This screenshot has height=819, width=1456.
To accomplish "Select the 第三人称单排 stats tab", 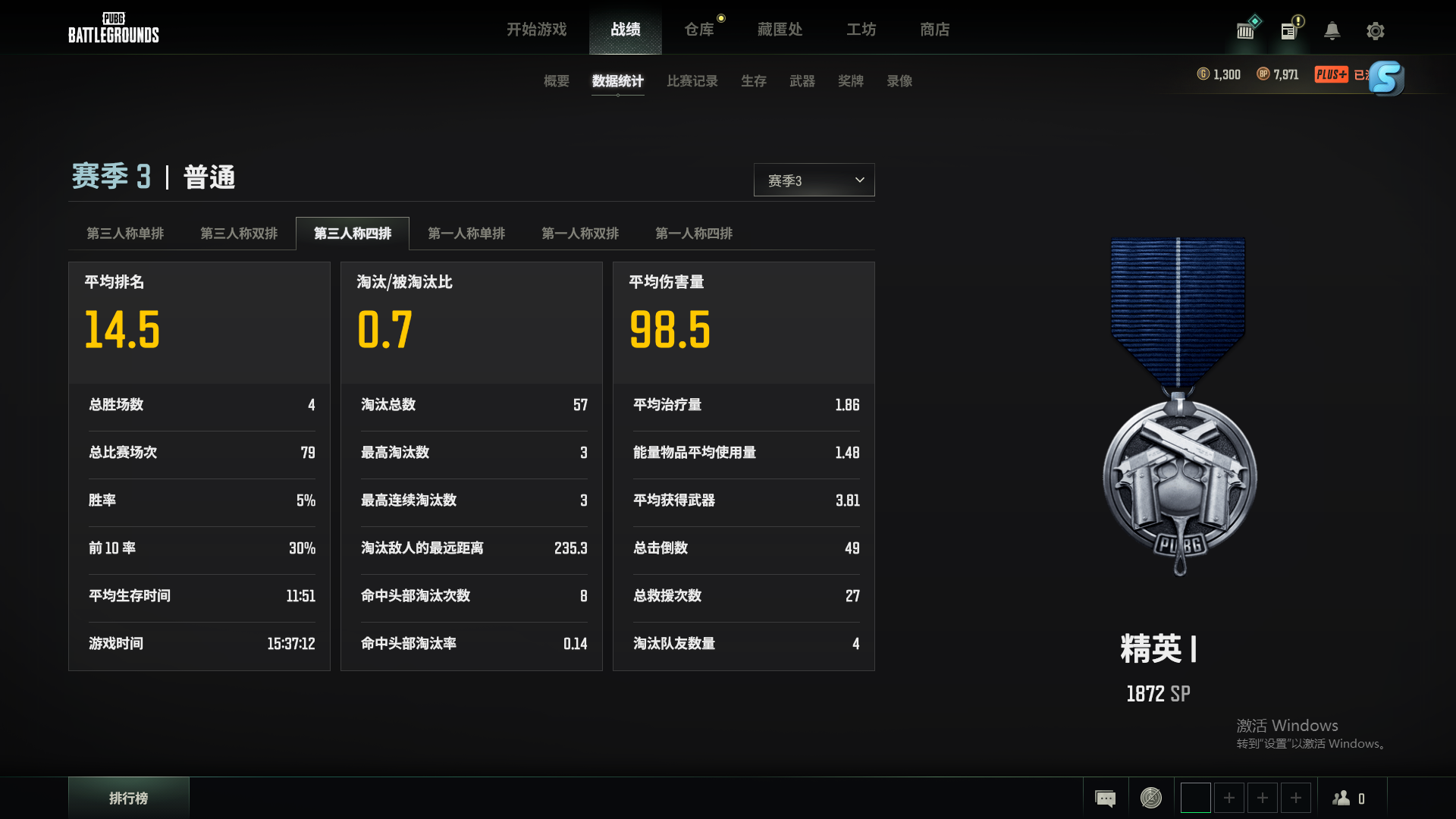I will pyautogui.click(x=125, y=234).
